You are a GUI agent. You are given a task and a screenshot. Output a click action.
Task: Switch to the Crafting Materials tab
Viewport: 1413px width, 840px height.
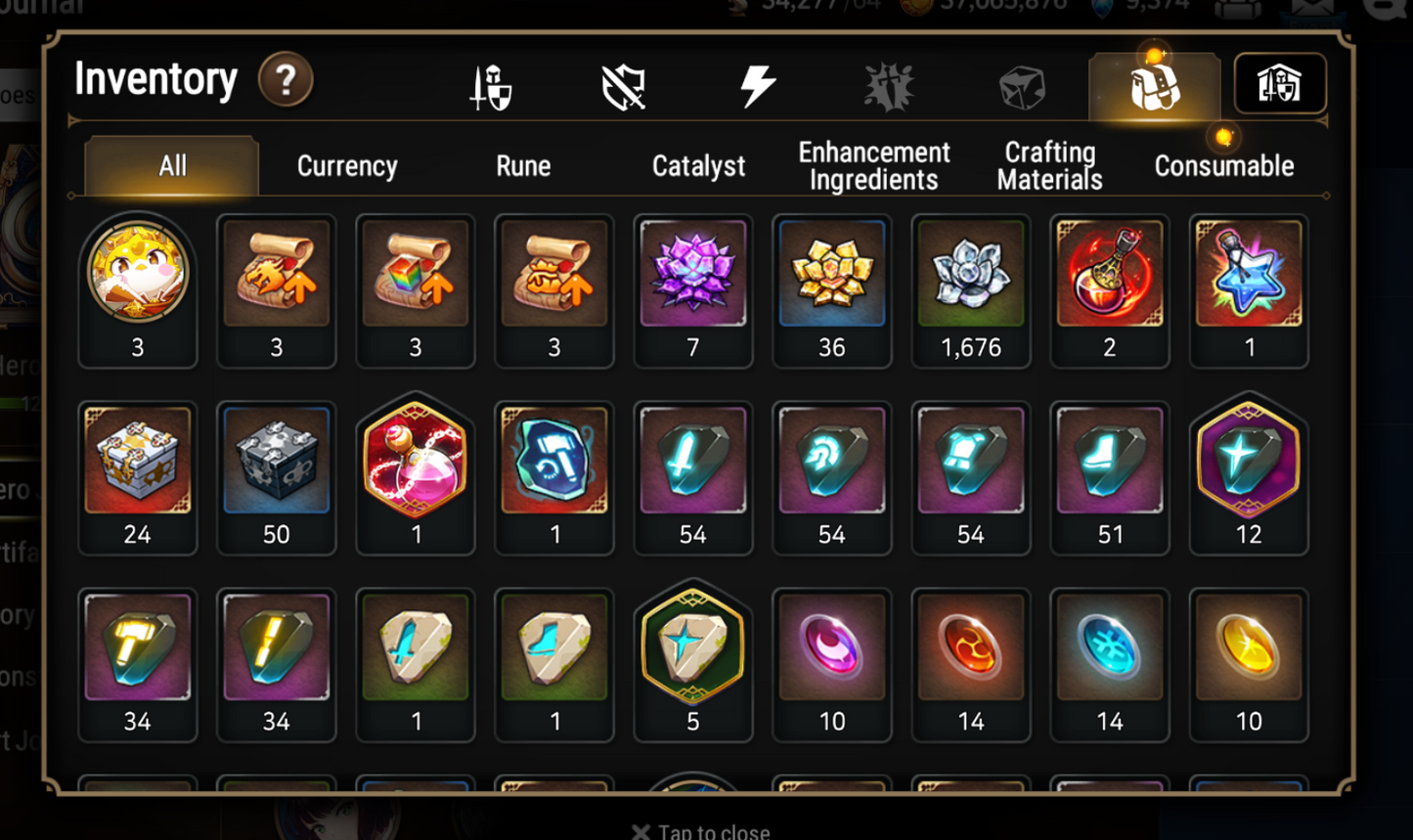click(x=1048, y=166)
